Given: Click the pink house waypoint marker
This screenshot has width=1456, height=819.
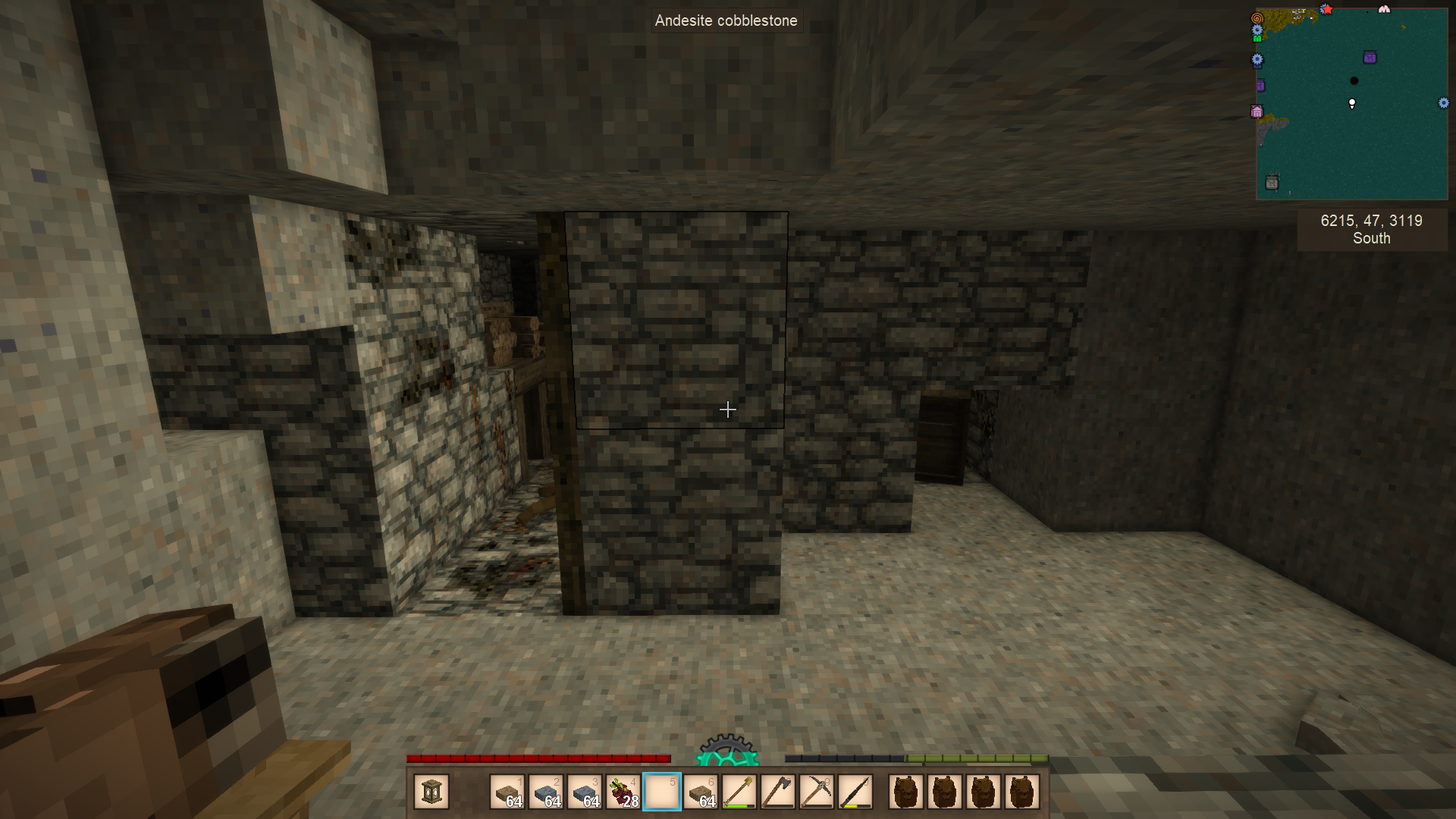Looking at the screenshot, I should (1257, 112).
